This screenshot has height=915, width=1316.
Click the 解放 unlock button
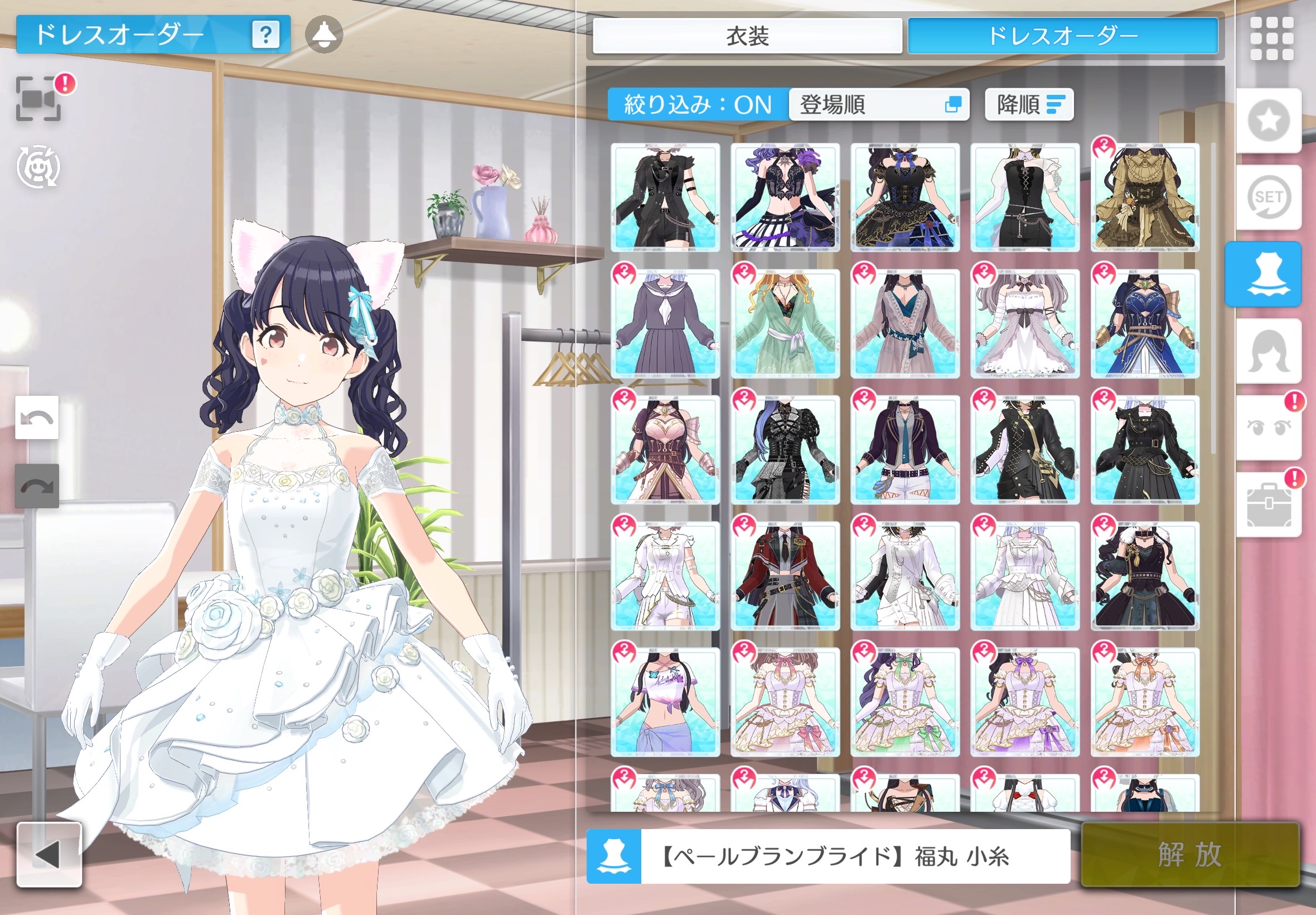(1190, 855)
